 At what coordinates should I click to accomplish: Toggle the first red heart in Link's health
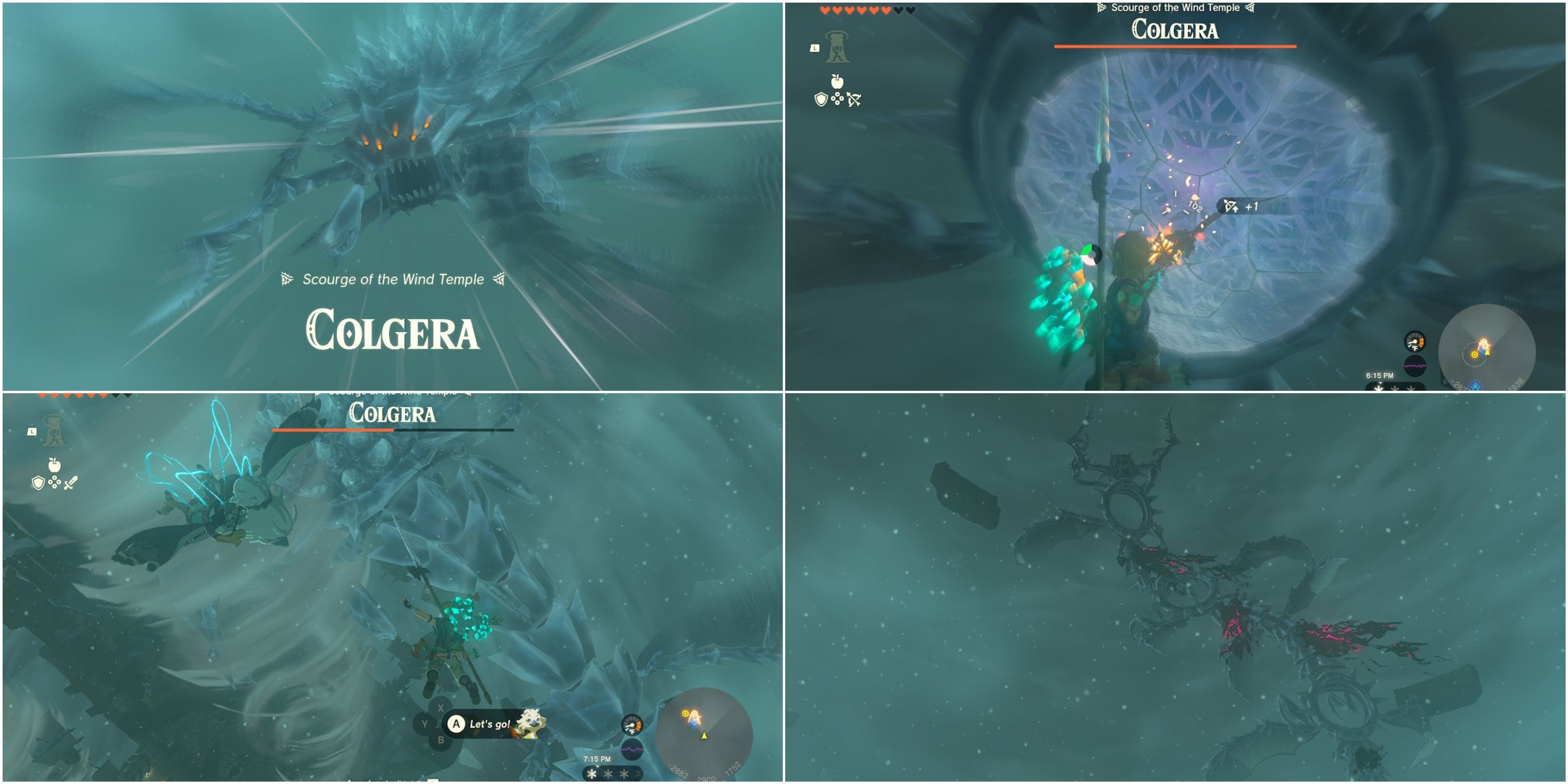click(x=825, y=10)
